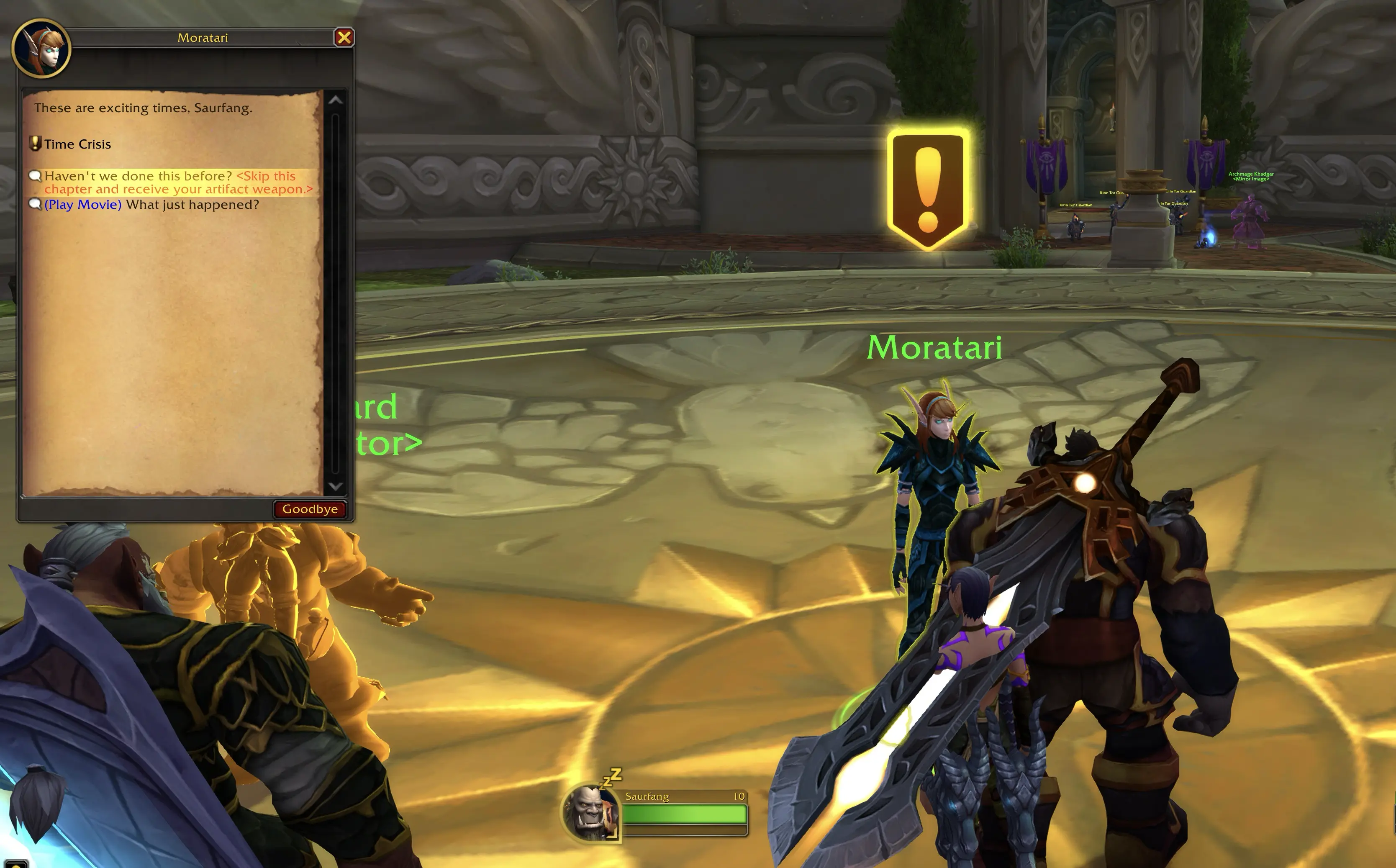Select the Time Crisis quest

(77, 144)
